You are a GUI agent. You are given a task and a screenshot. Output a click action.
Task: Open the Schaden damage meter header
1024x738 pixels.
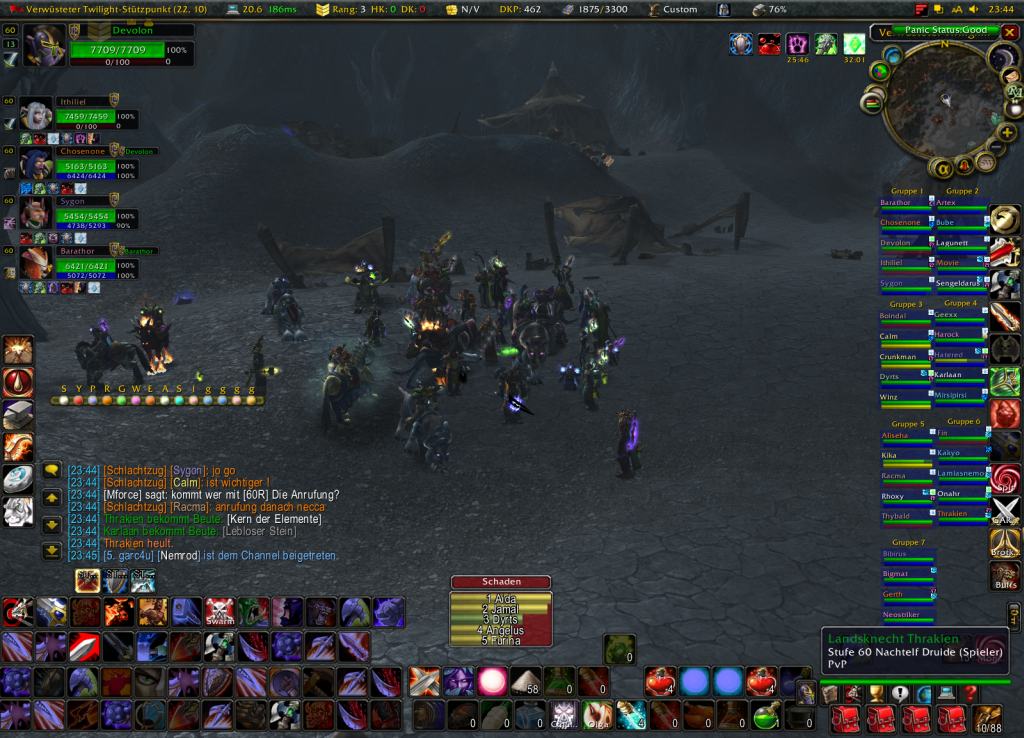[x=501, y=582]
